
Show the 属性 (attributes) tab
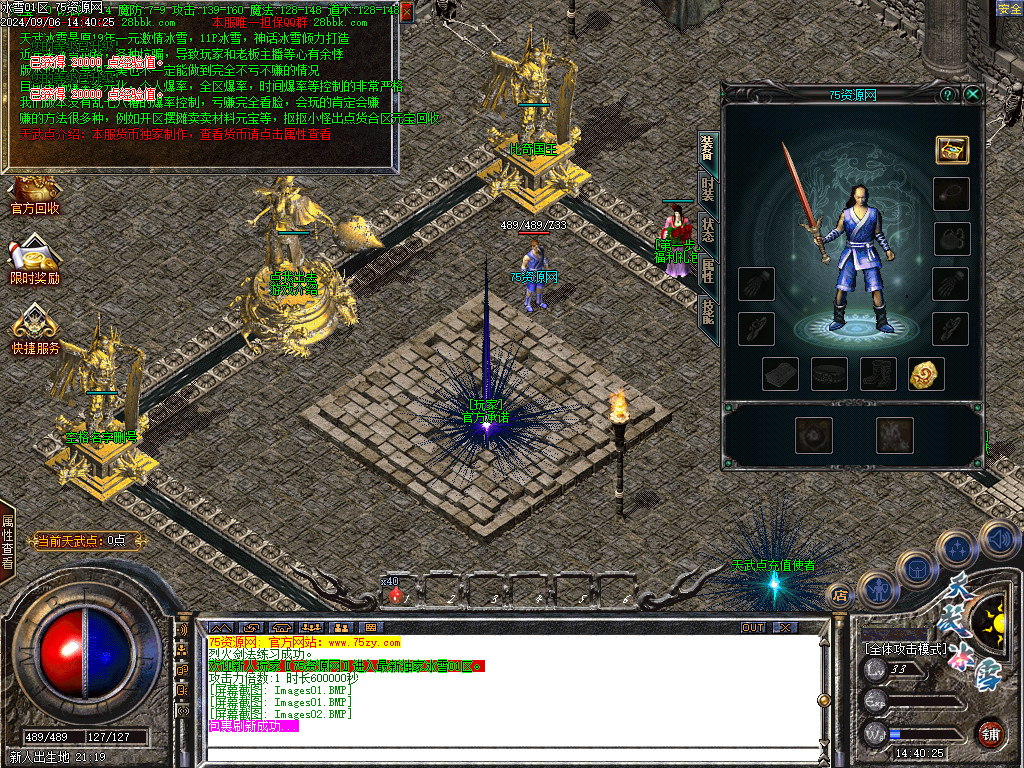point(708,272)
